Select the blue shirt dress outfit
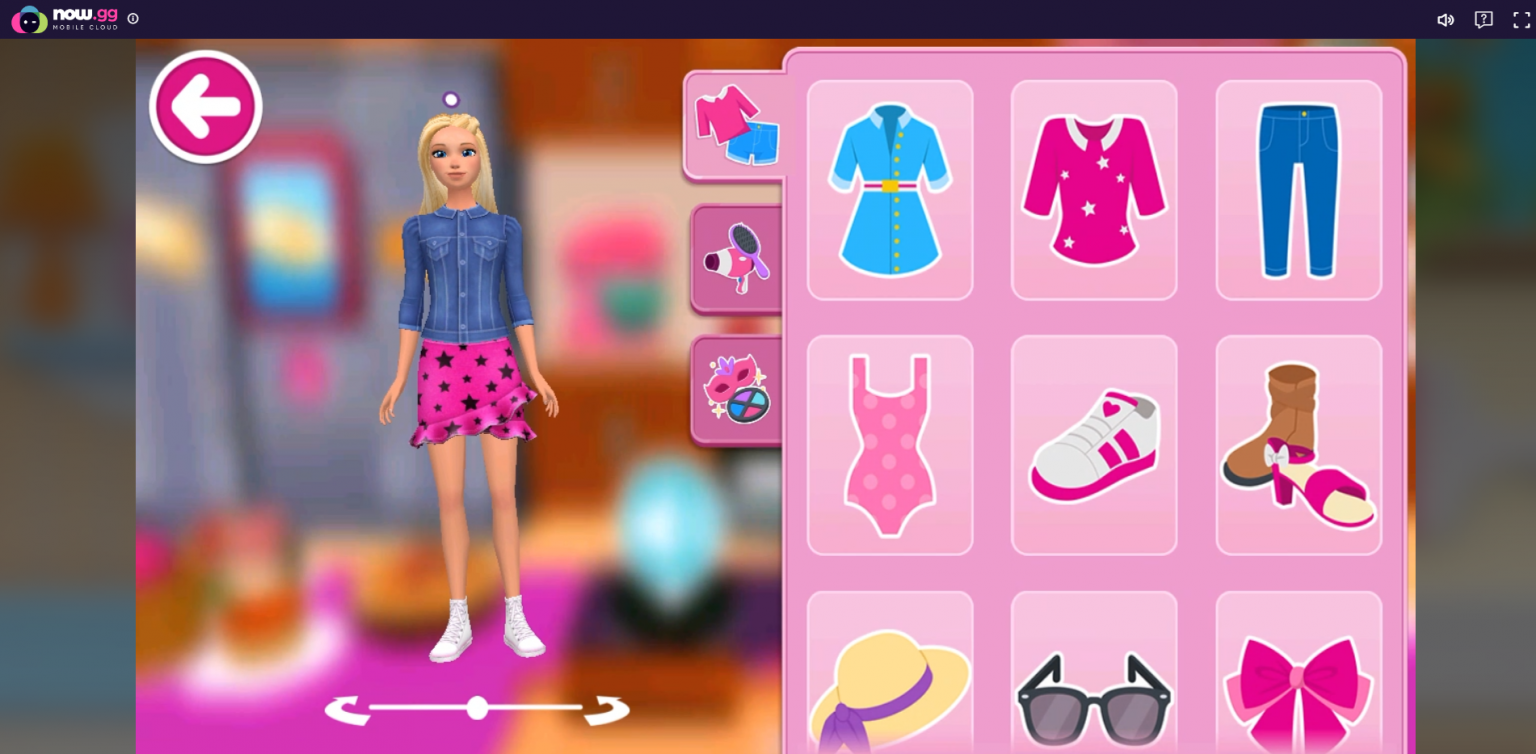 click(x=889, y=190)
